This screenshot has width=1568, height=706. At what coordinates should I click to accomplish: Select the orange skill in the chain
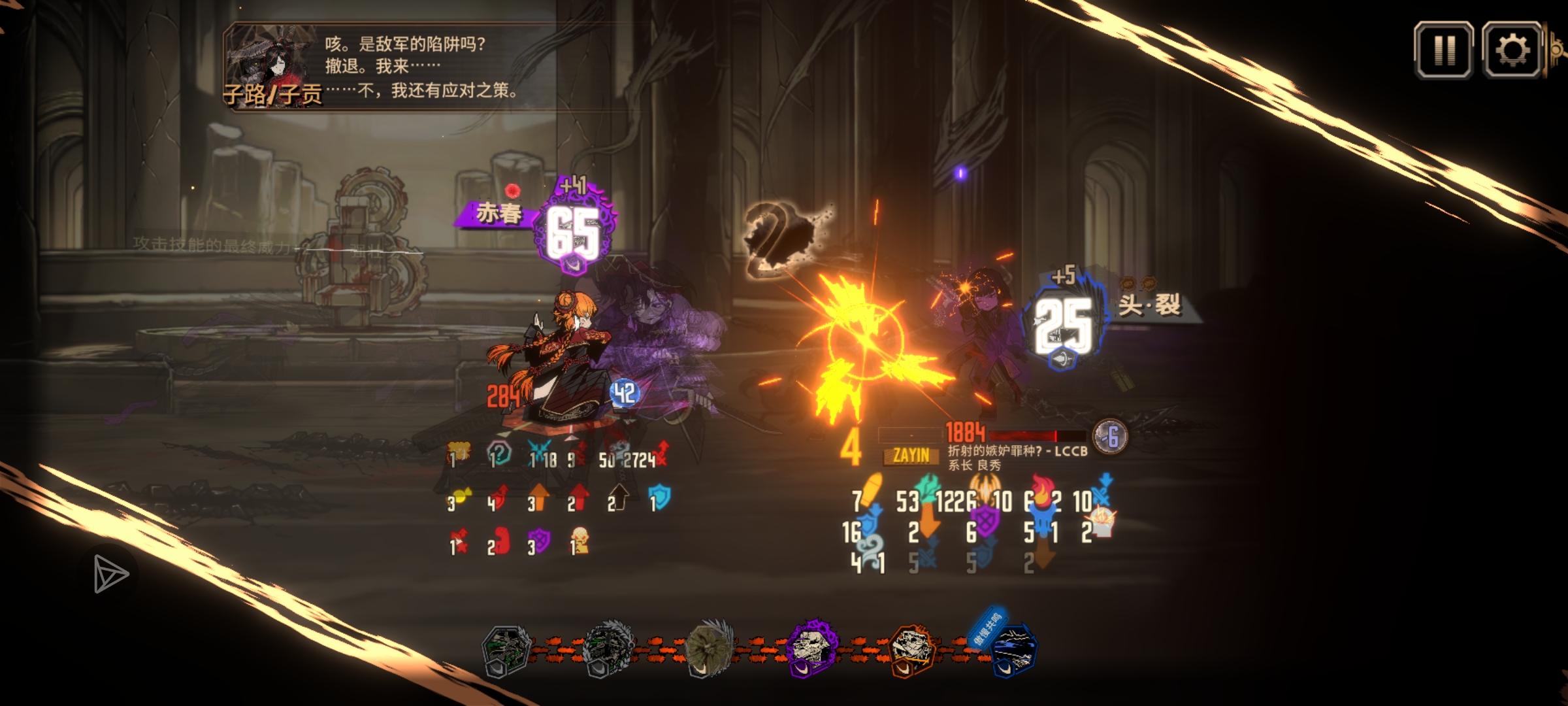(912, 648)
